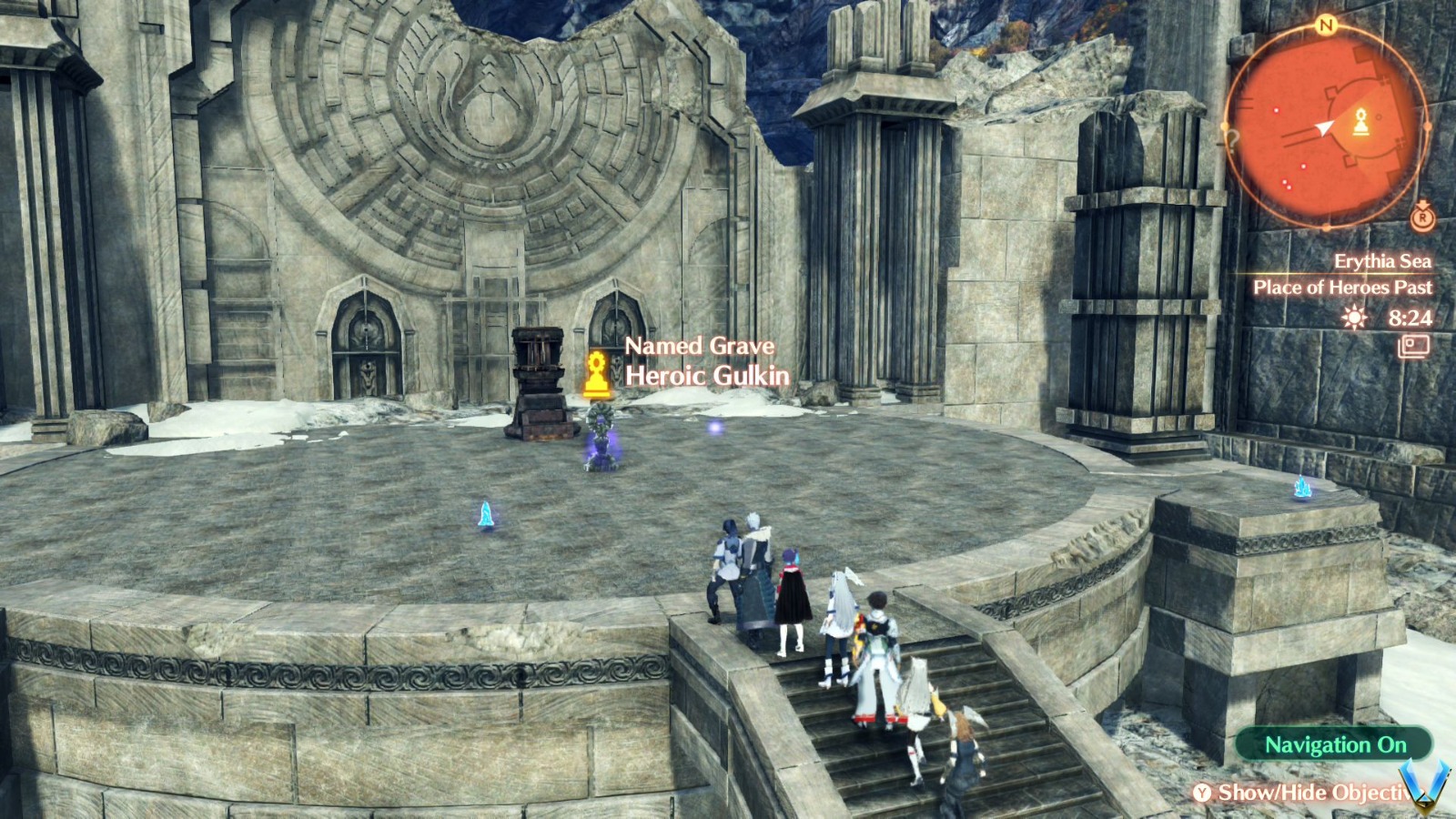Select the blue collection point sparkle on the platform
The image size is (1456, 819).
click(485, 514)
